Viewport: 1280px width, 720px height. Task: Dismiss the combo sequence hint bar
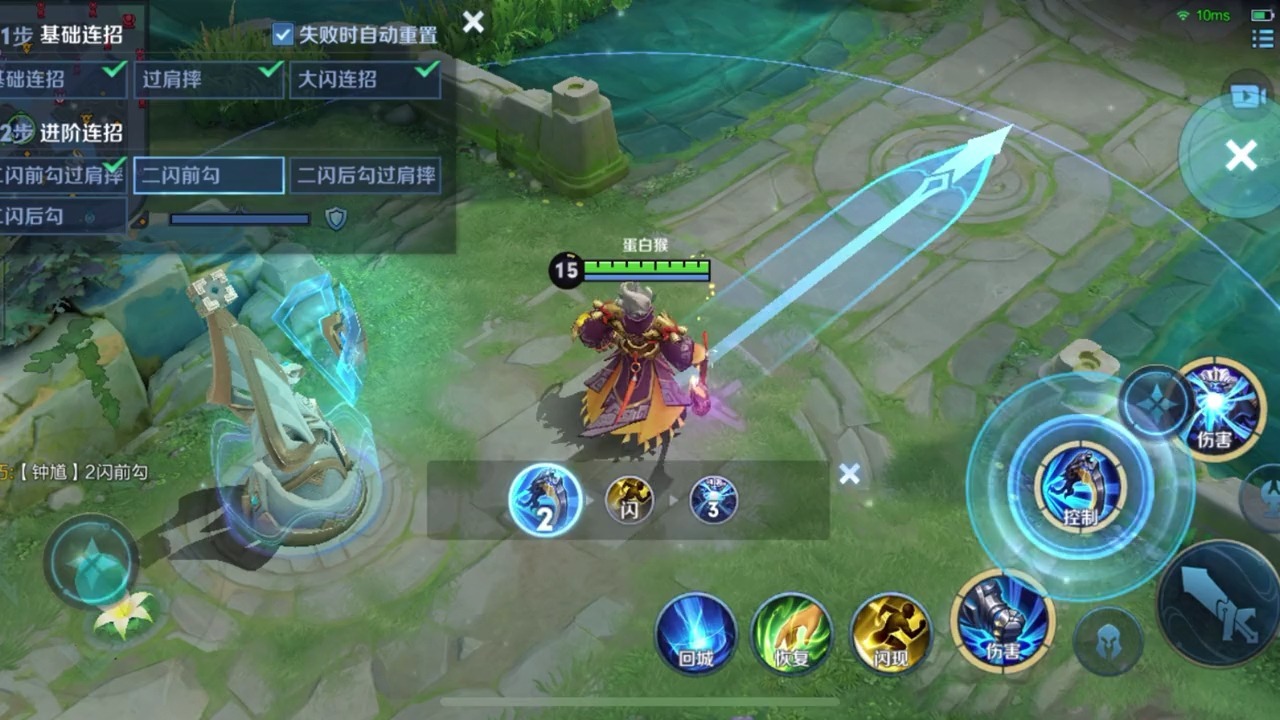point(849,474)
